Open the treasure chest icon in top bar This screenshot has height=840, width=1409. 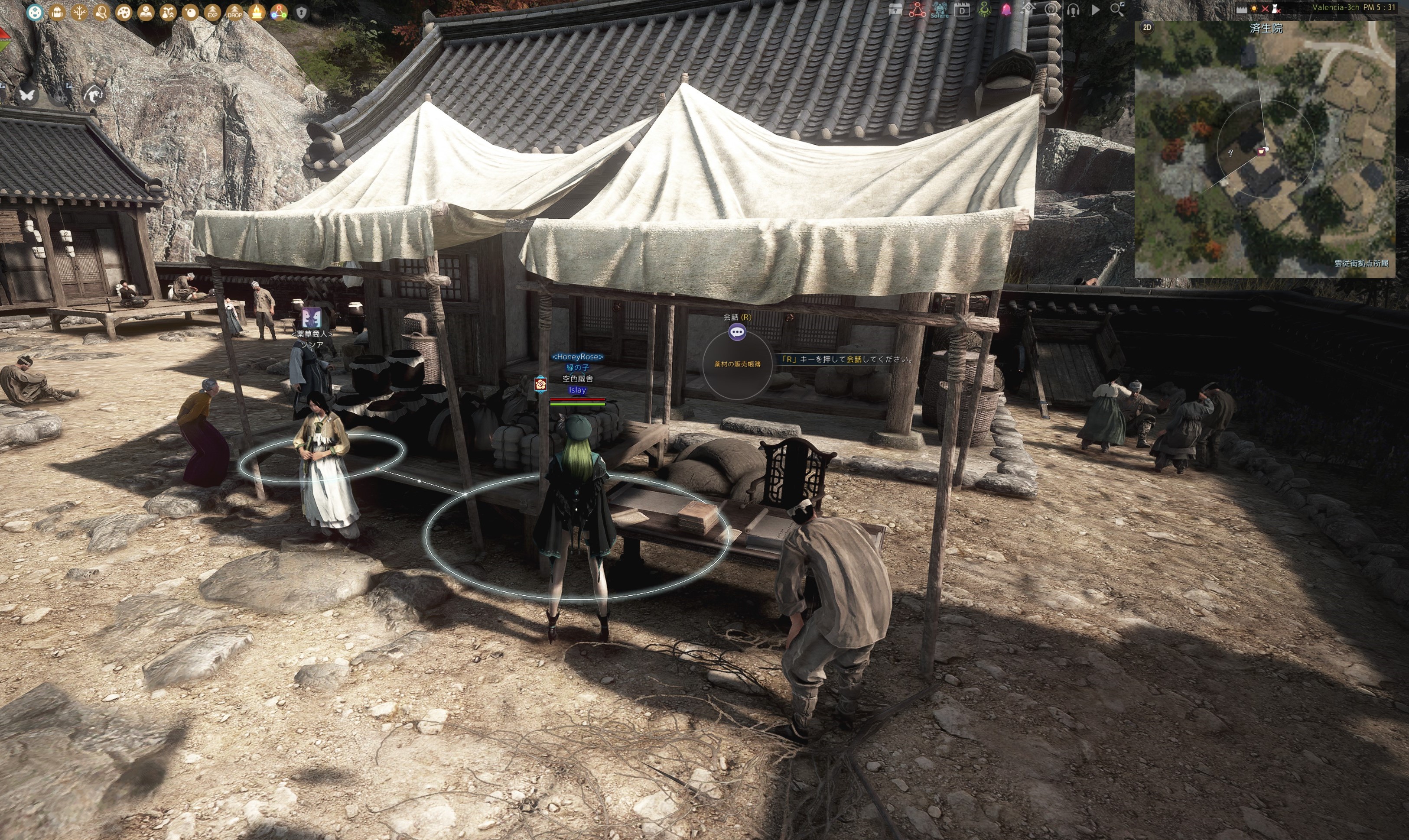895,10
